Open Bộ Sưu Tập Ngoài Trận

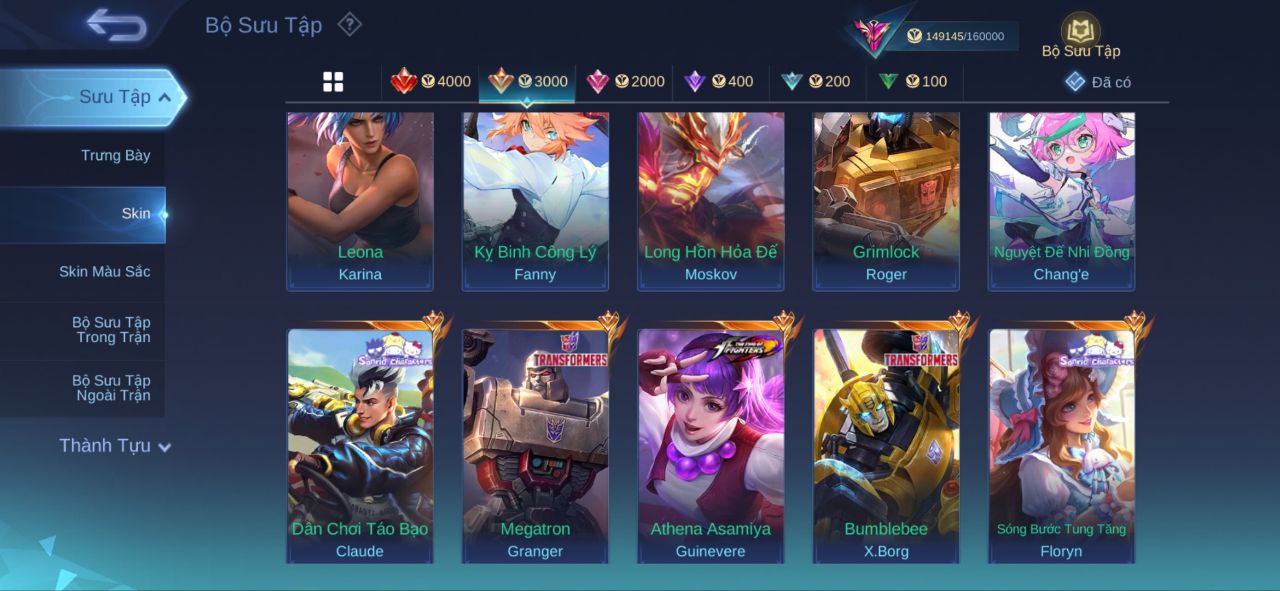tap(110, 388)
